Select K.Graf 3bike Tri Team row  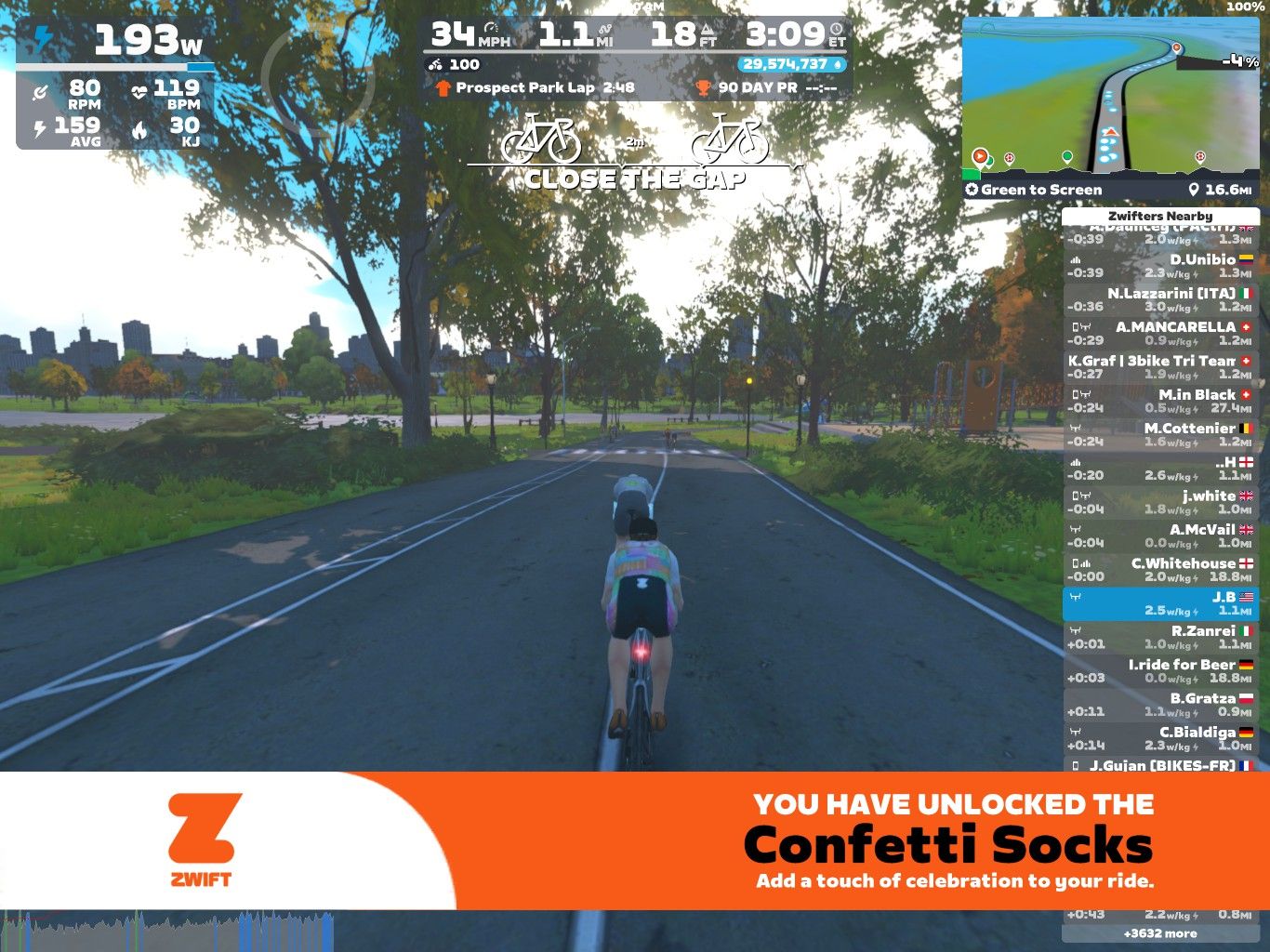[x=1160, y=367]
